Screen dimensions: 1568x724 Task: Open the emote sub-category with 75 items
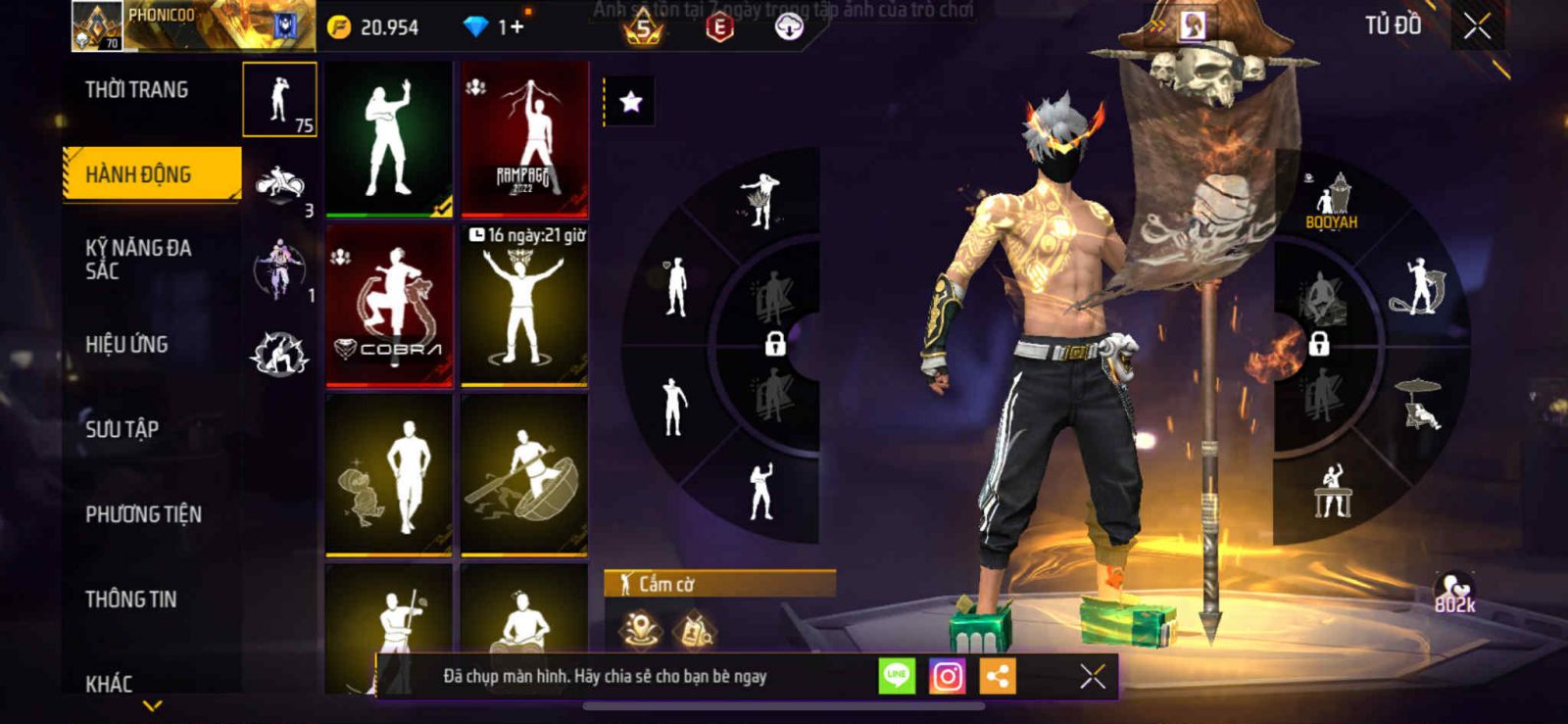279,100
